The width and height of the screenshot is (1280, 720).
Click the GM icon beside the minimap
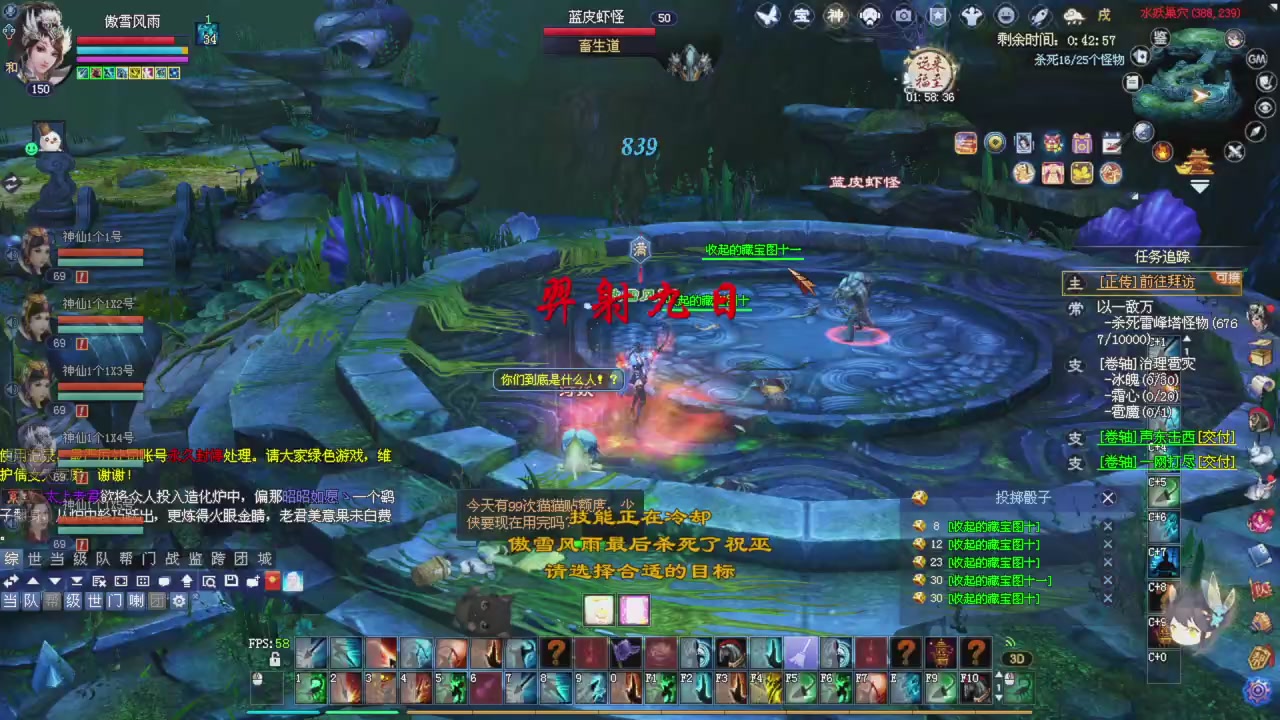pyautogui.click(x=1258, y=60)
